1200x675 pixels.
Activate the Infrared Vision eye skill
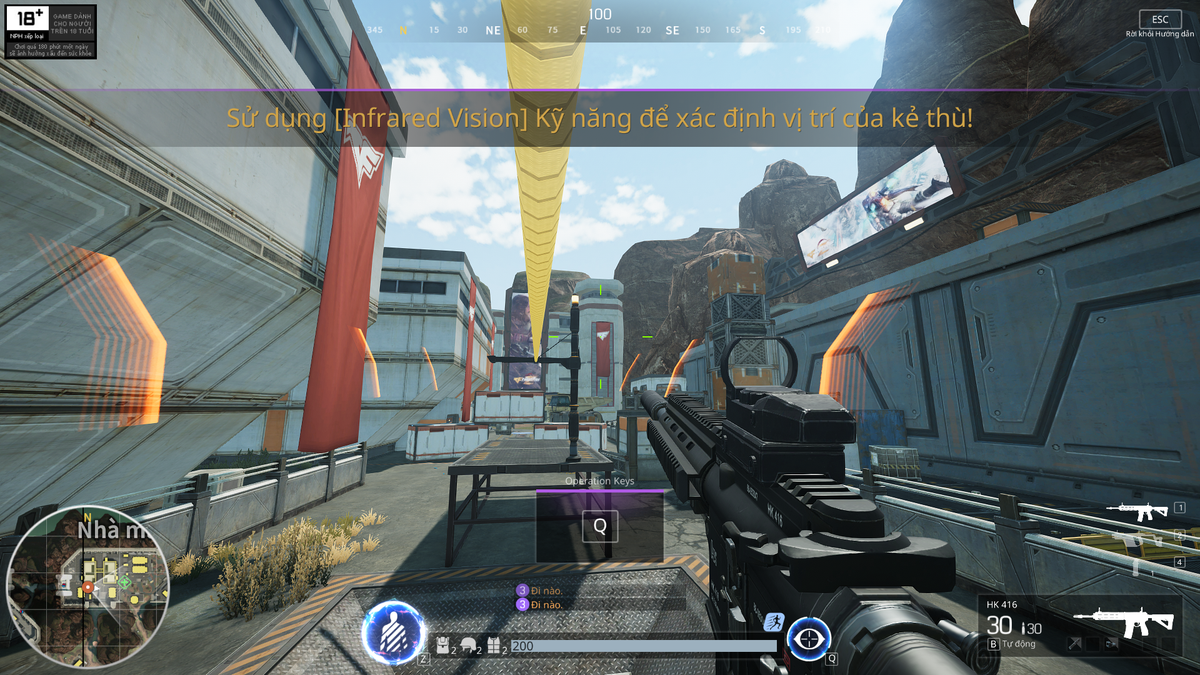click(x=809, y=638)
